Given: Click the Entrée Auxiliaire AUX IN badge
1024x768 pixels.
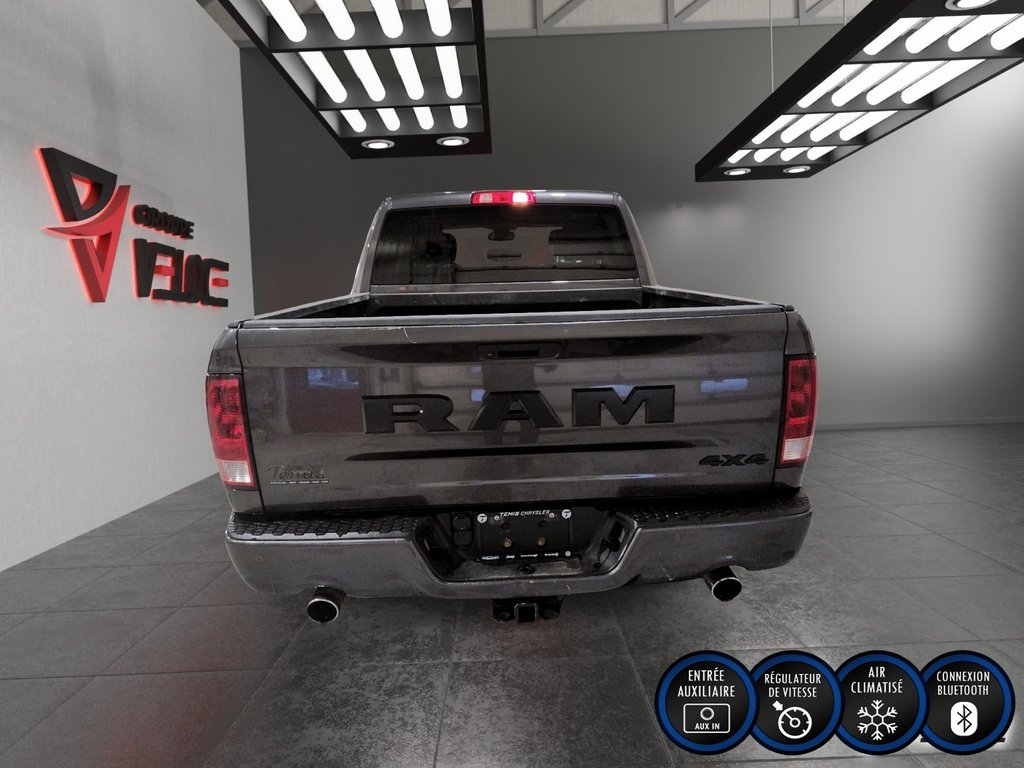Looking at the screenshot, I should 705,702.
